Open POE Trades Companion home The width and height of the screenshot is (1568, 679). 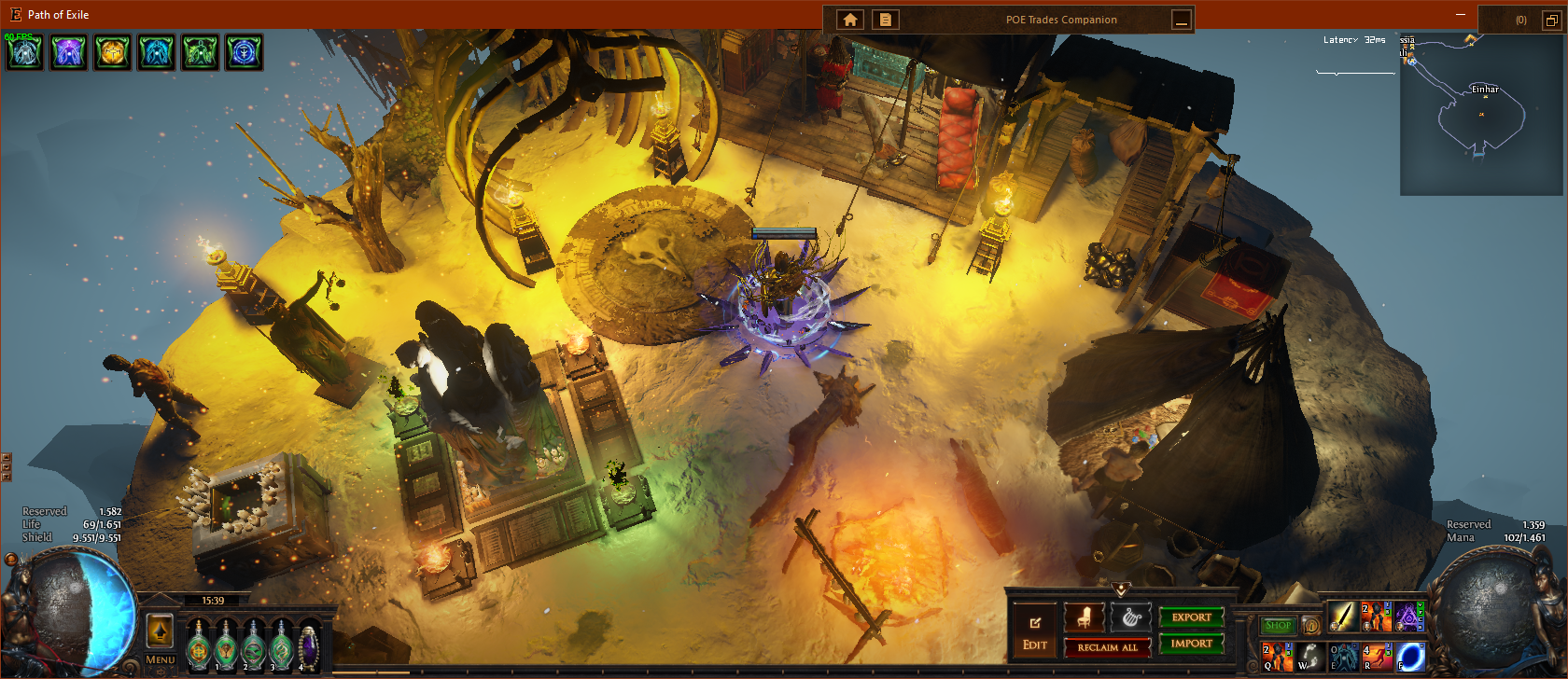click(x=850, y=20)
